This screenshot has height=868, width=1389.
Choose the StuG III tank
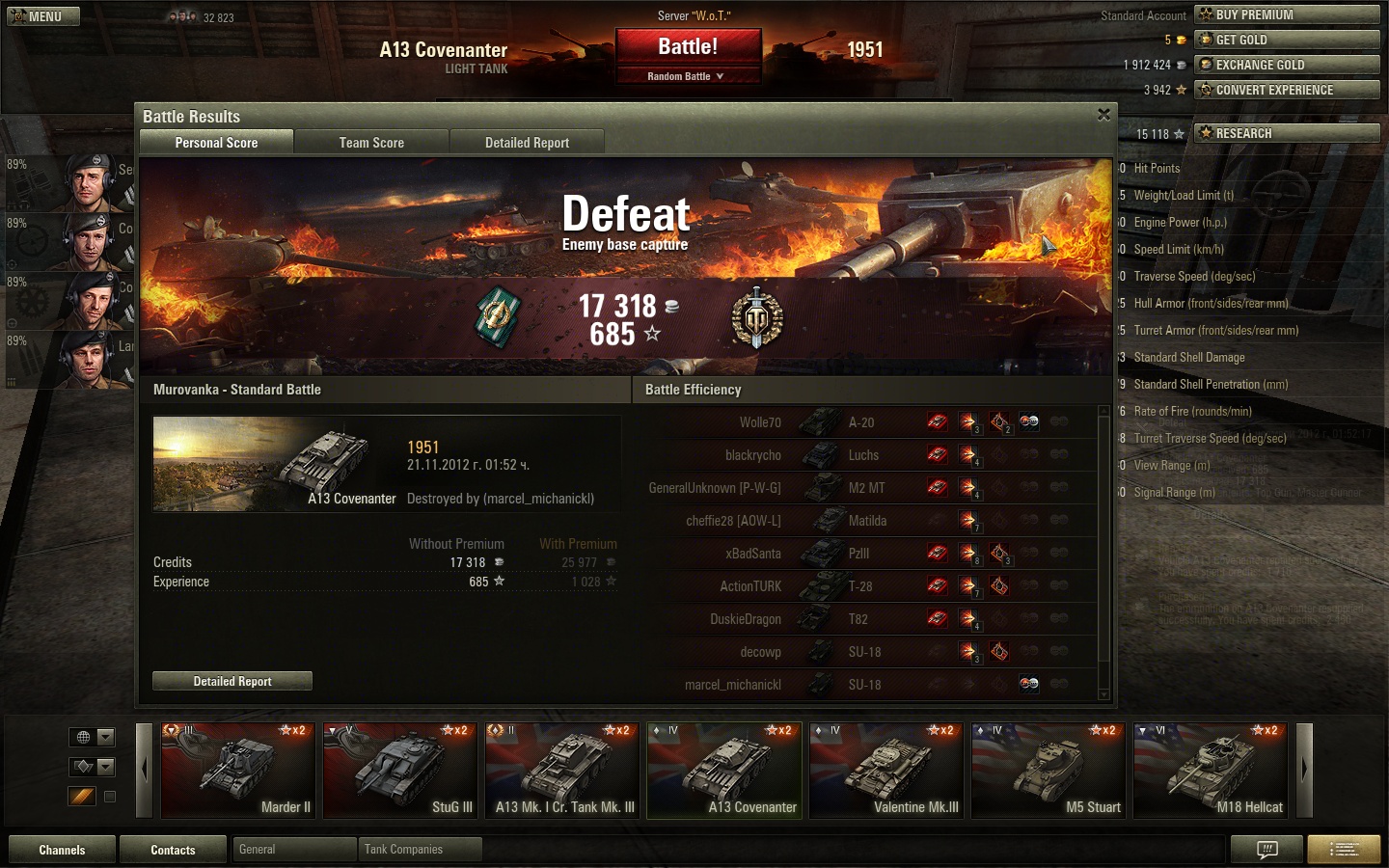(x=399, y=771)
